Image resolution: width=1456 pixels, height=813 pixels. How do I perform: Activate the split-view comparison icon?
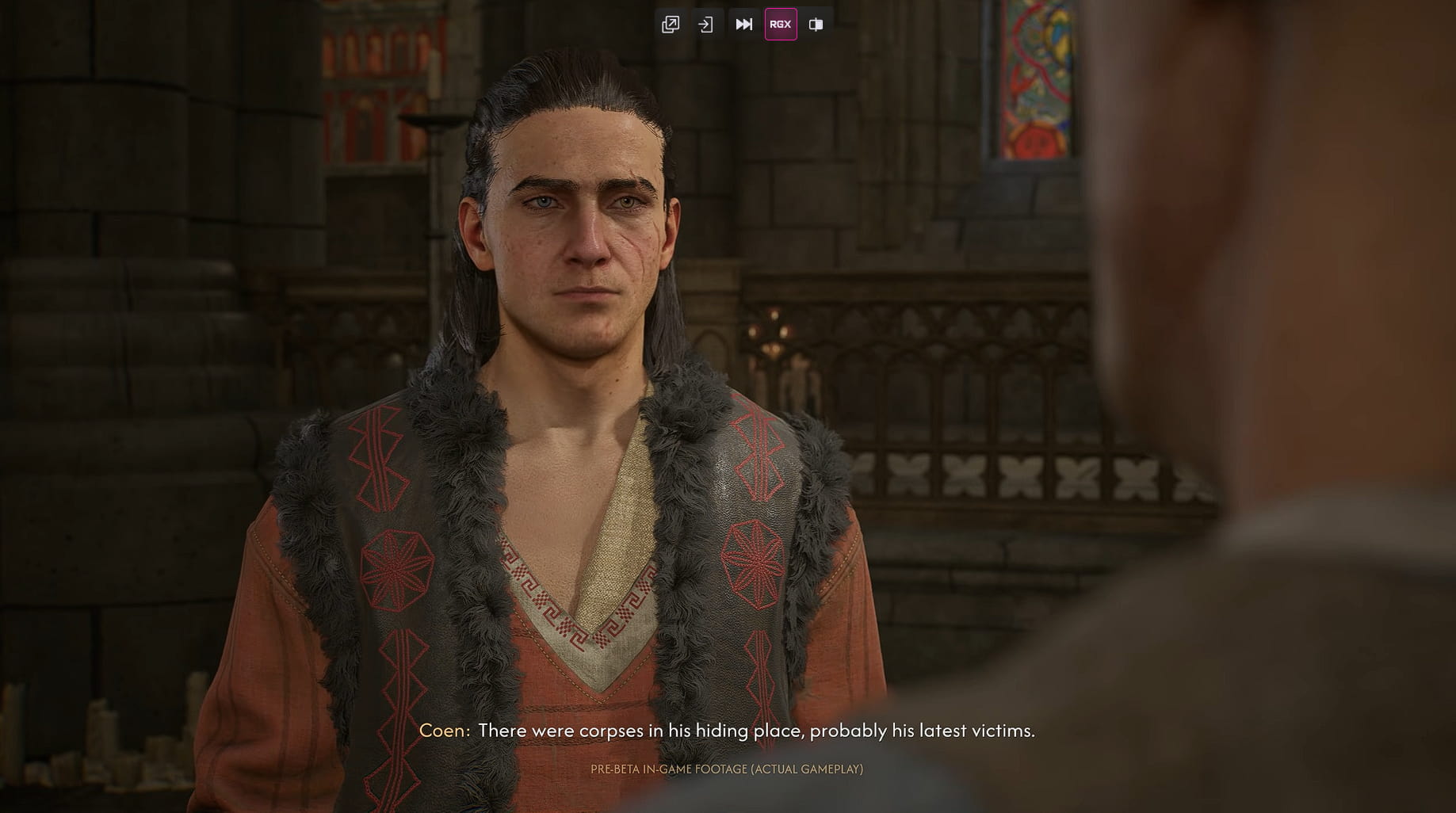816,25
